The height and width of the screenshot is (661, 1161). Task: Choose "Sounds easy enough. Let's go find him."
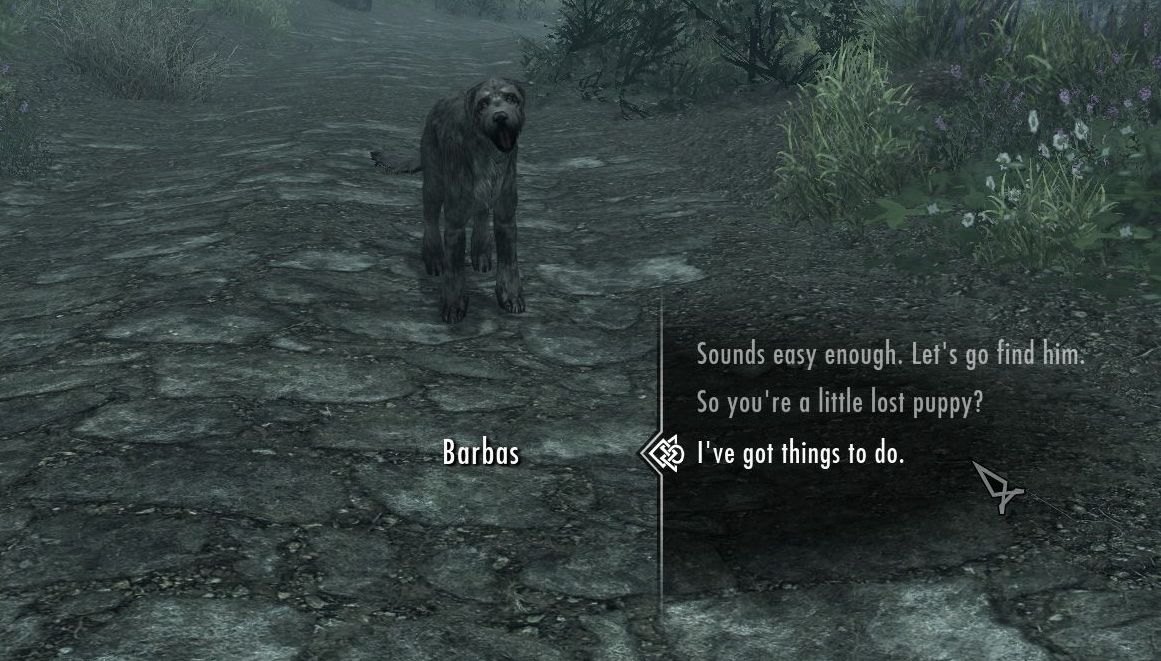click(890, 355)
